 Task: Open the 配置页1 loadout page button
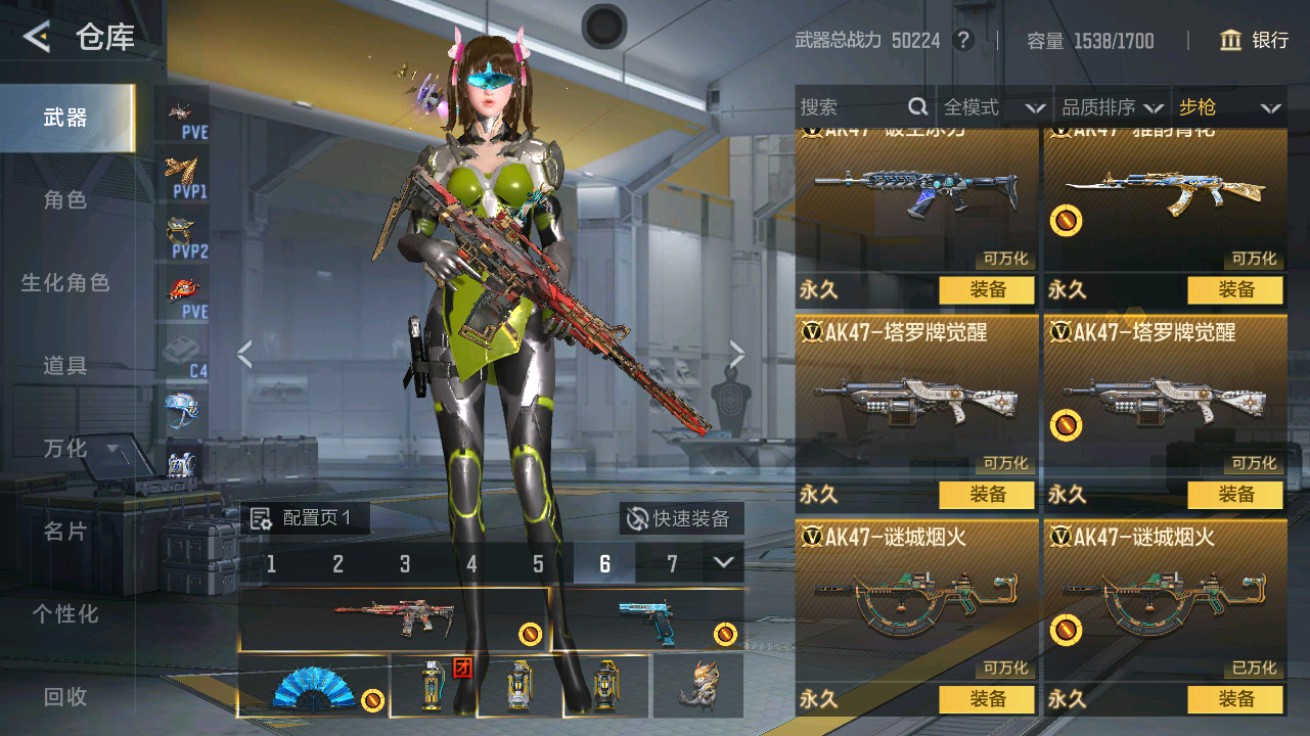(x=302, y=518)
